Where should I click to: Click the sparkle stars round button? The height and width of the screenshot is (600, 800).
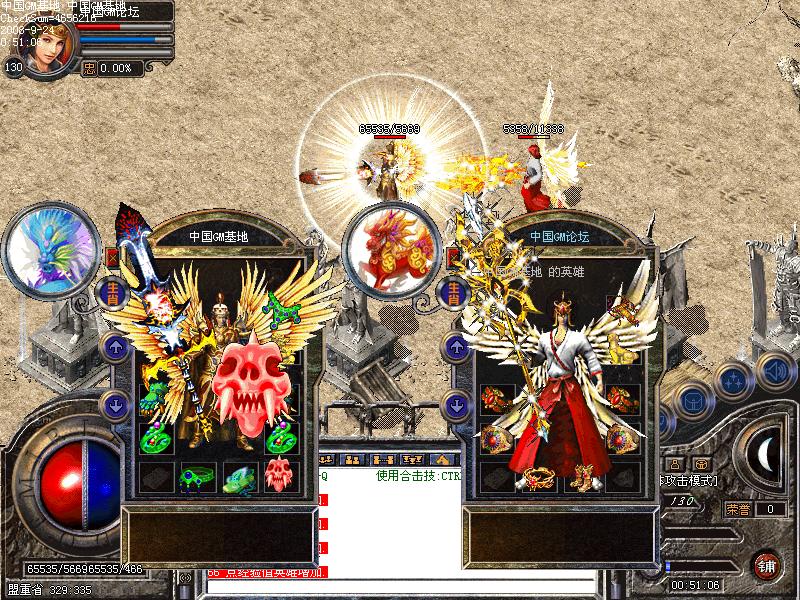(x=735, y=381)
